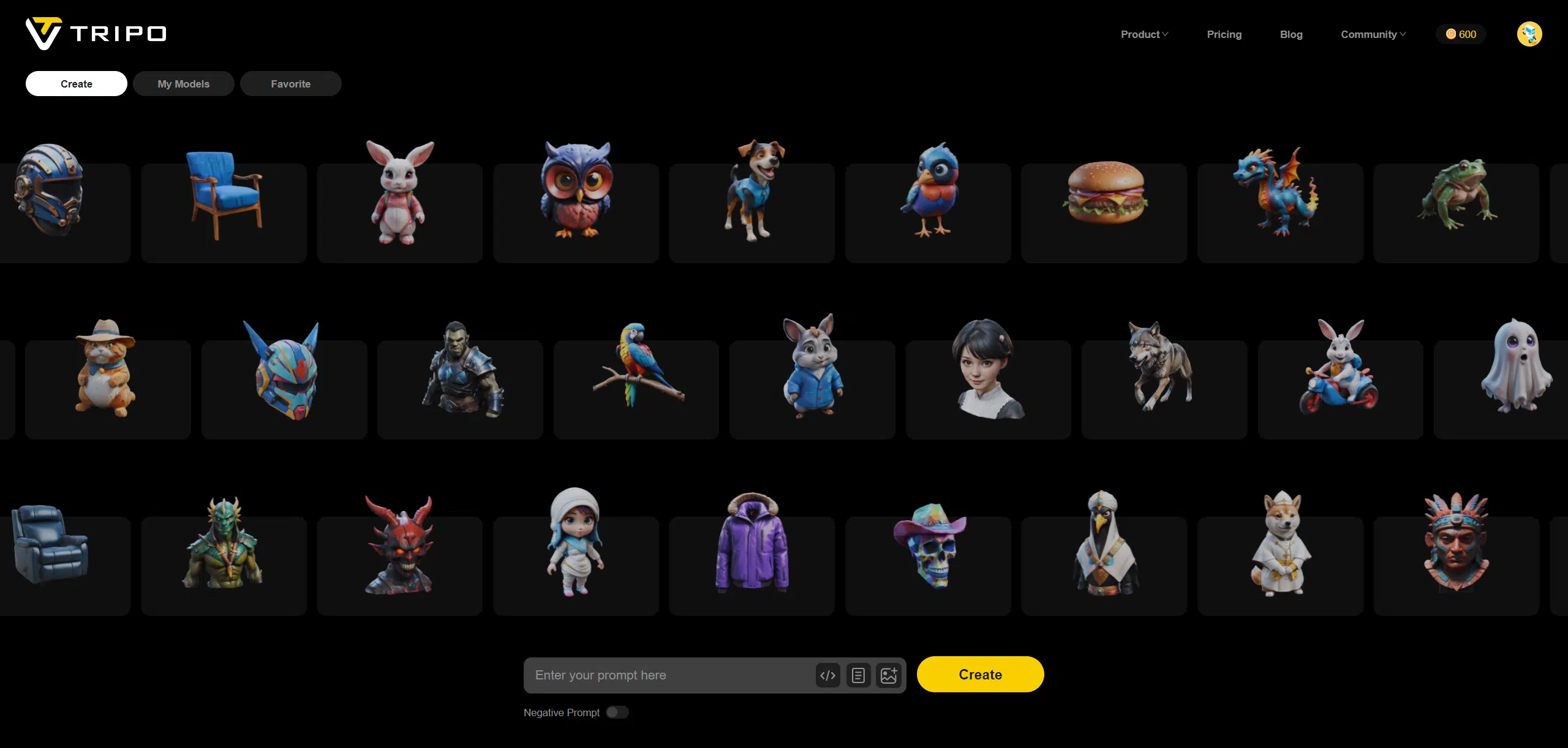Viewport: 1568px width, 748px height.
Task: Select the Create tab at top
Action: click(76, 84)
